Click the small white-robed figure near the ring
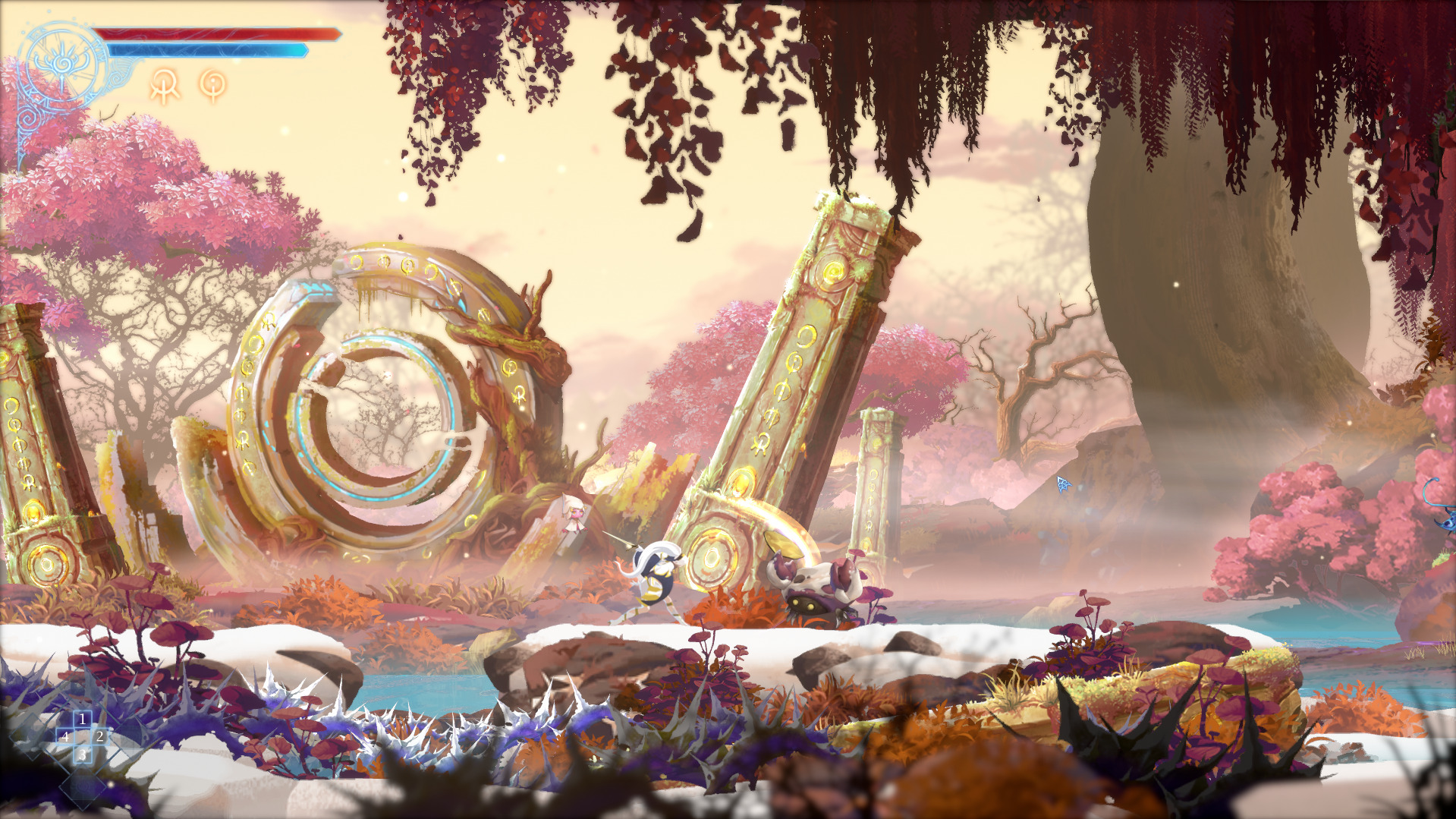Screen dimensions: 1456x819 (574, 516)
